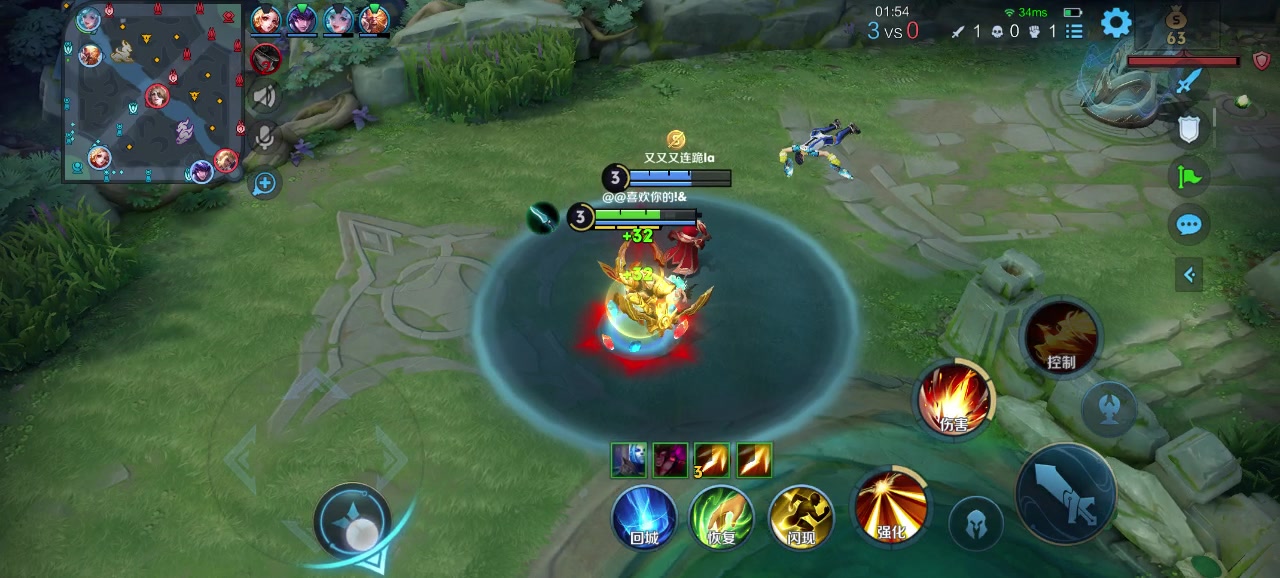
Task: Collapse the side signal panel arrow
Action: click(x=1189, y=274)
